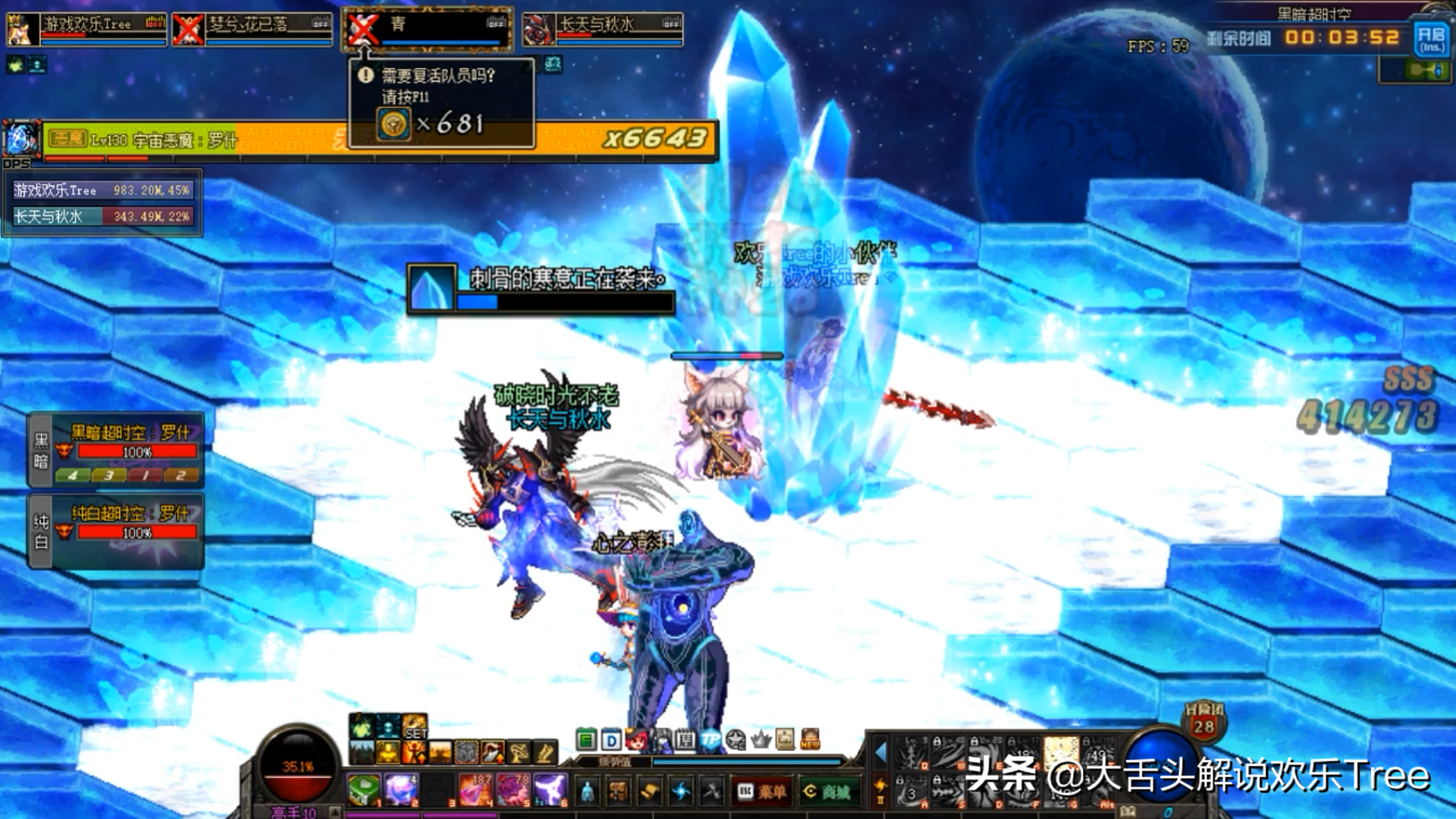Select party member 长天与秋水's frame
Screen dimensions: 1456x819
[x=603, y=29]
